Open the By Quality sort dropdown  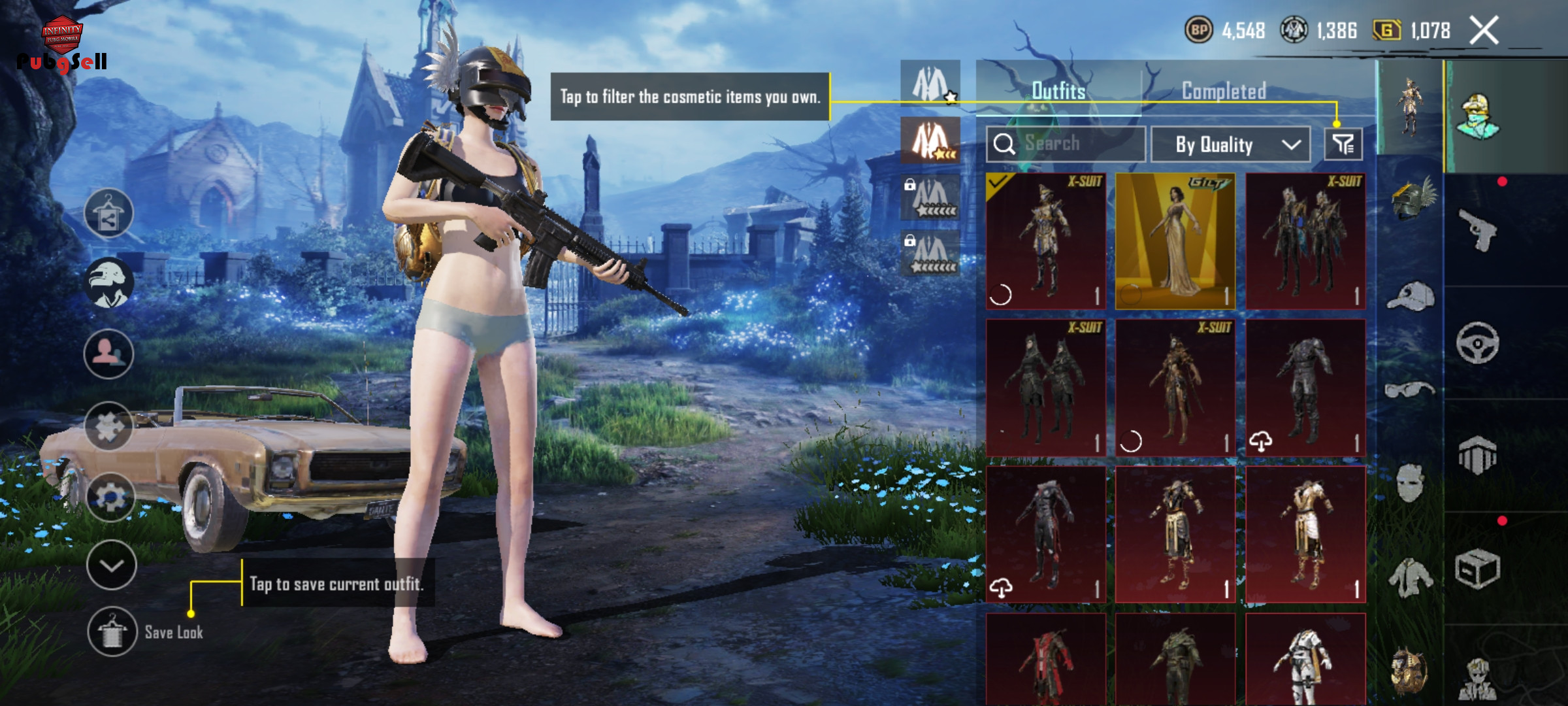[1230, 144]
